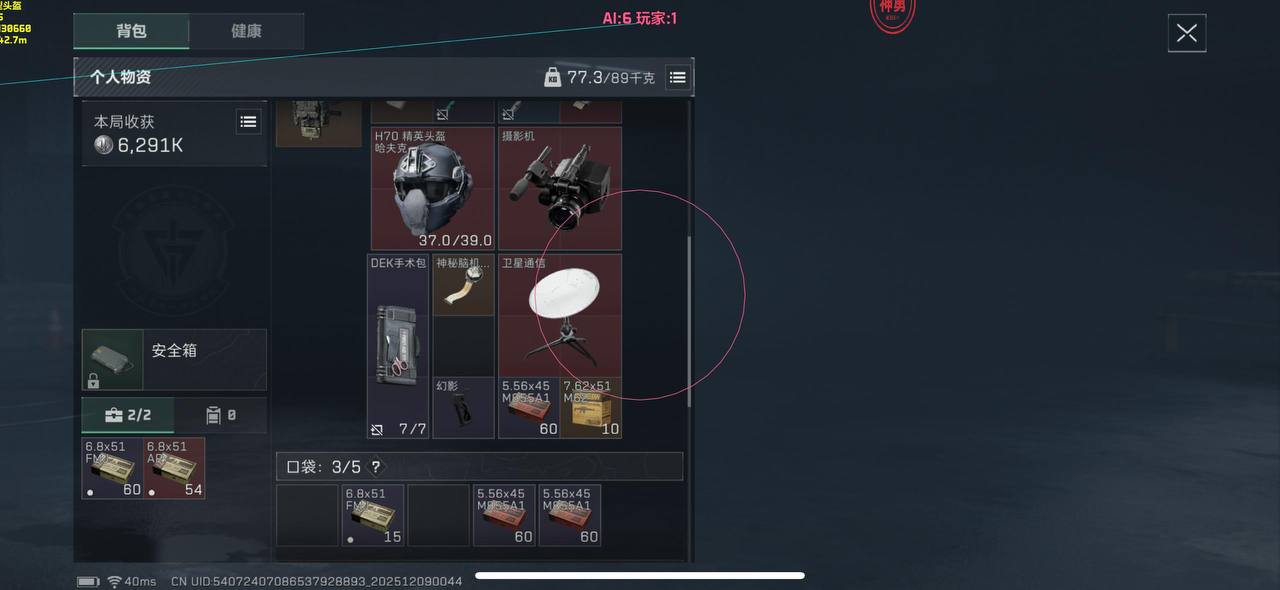Select the 神秘脑机 item
1280x590 pixels.
[x=463, y=285]
